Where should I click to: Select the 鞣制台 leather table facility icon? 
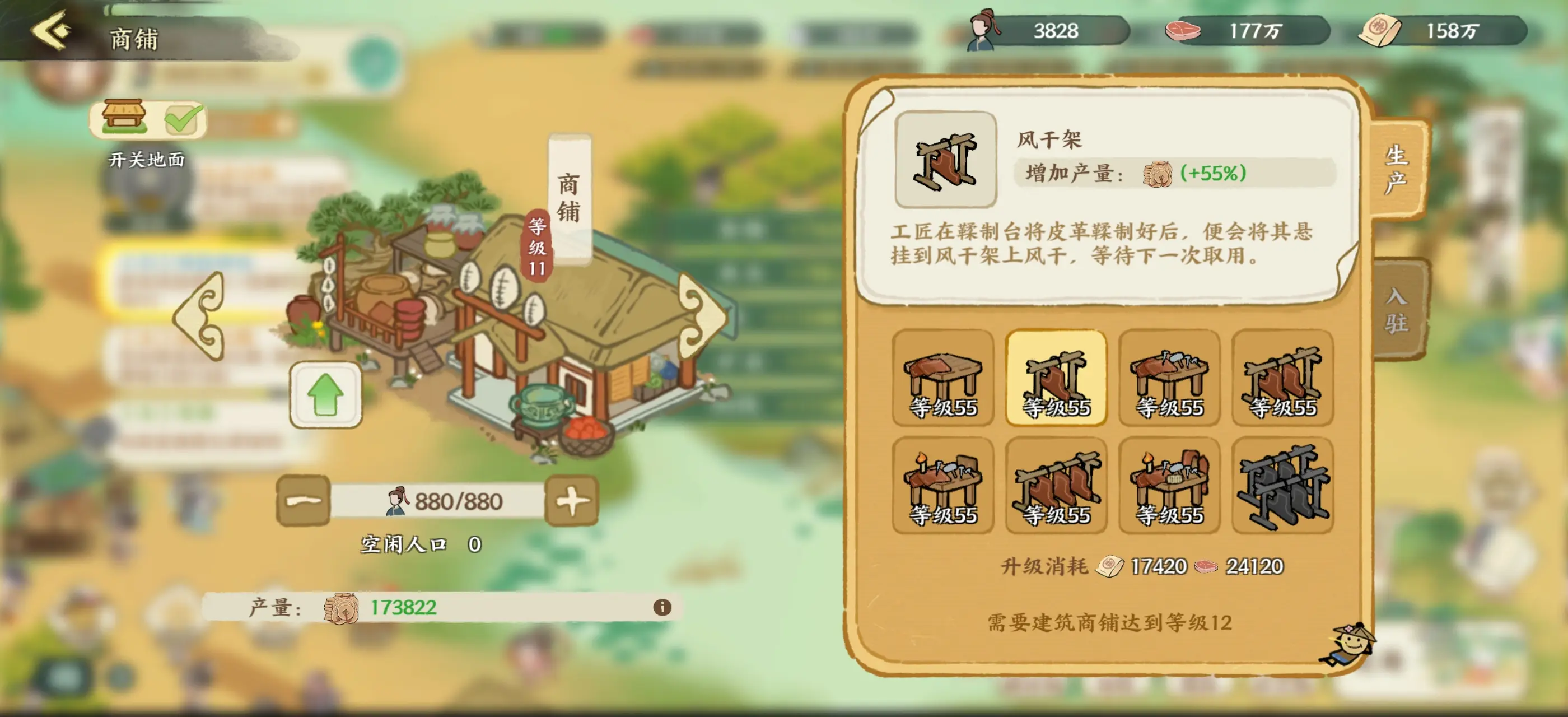[944, 374]
